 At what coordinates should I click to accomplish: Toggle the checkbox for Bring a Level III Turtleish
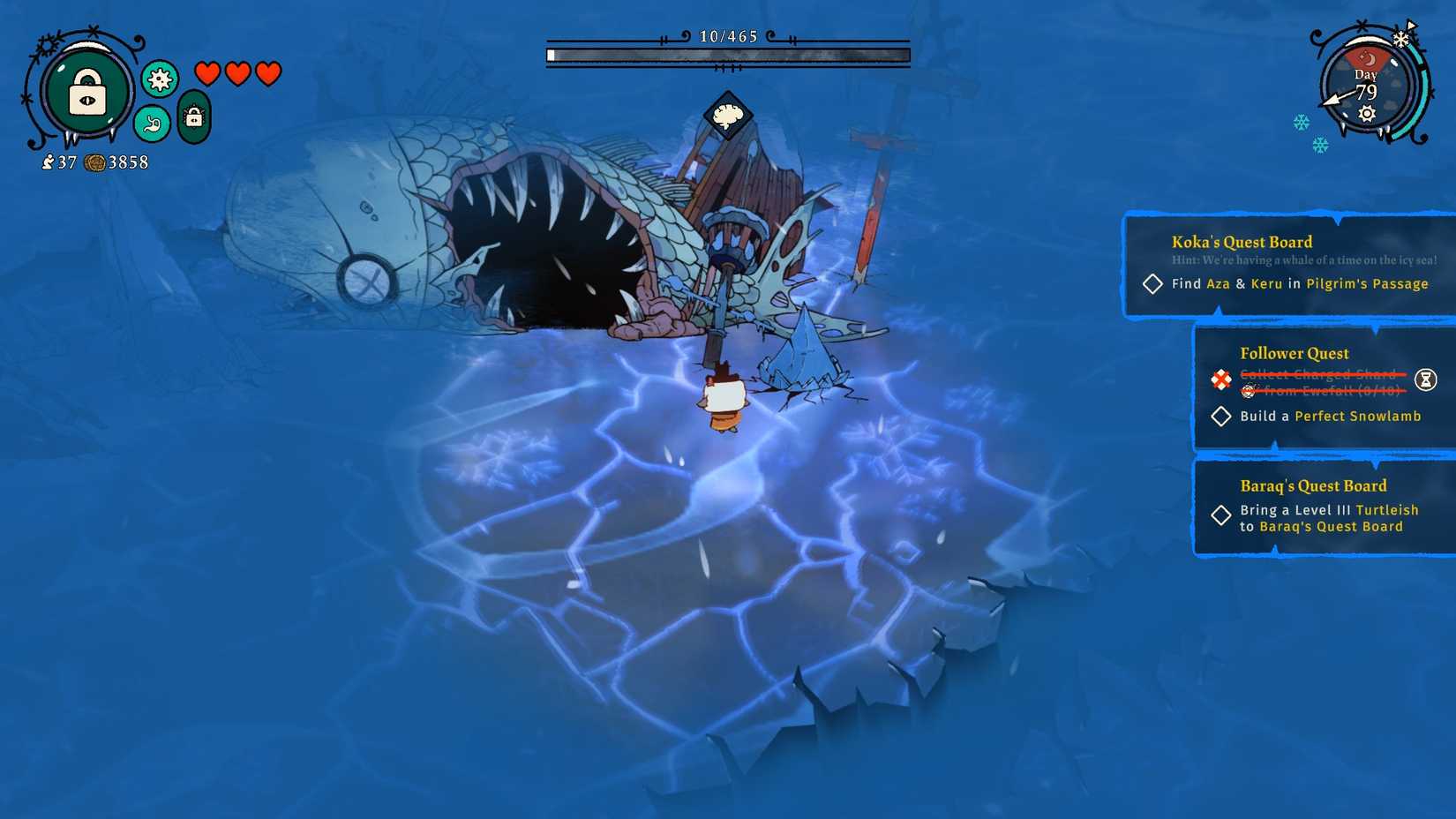coord(1222,515)
